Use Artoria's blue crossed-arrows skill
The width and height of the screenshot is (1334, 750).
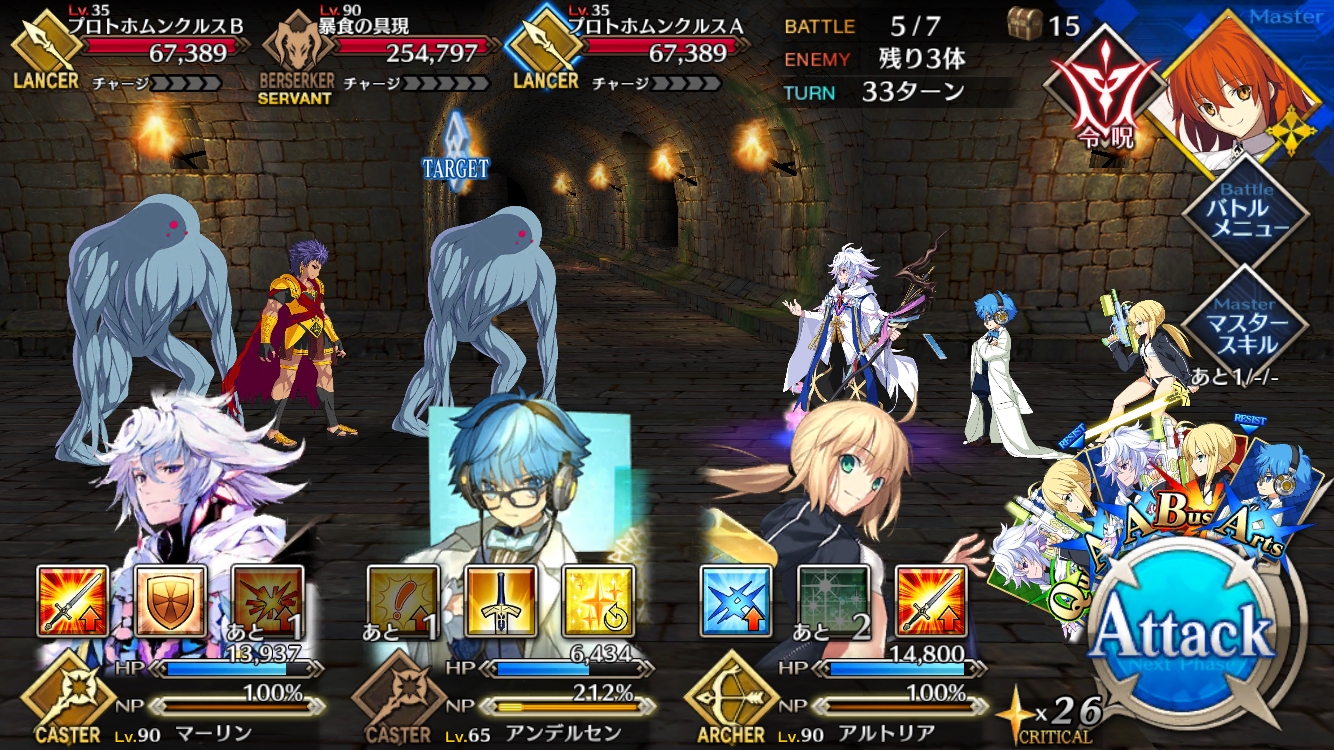(x=735, y=601)
